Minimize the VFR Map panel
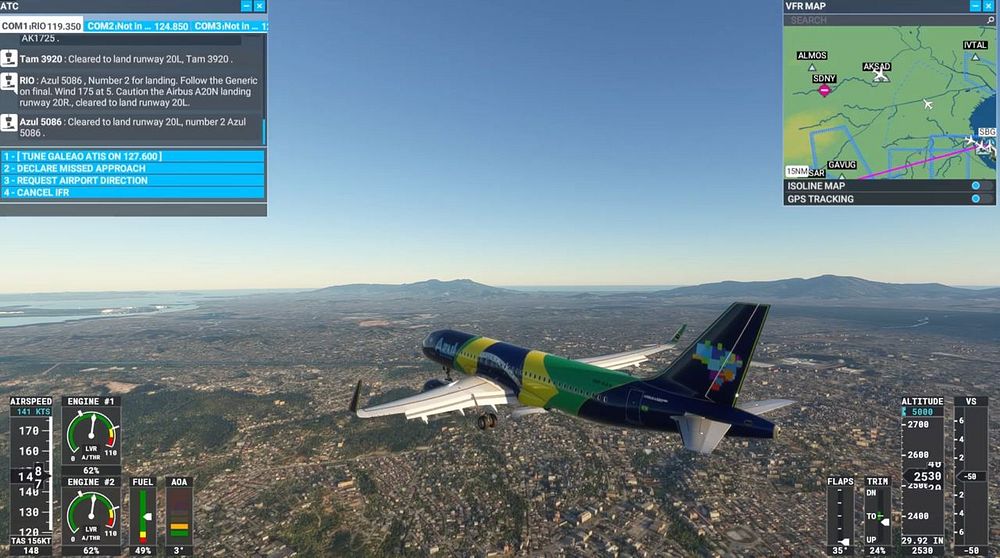 tap(976, 6)
